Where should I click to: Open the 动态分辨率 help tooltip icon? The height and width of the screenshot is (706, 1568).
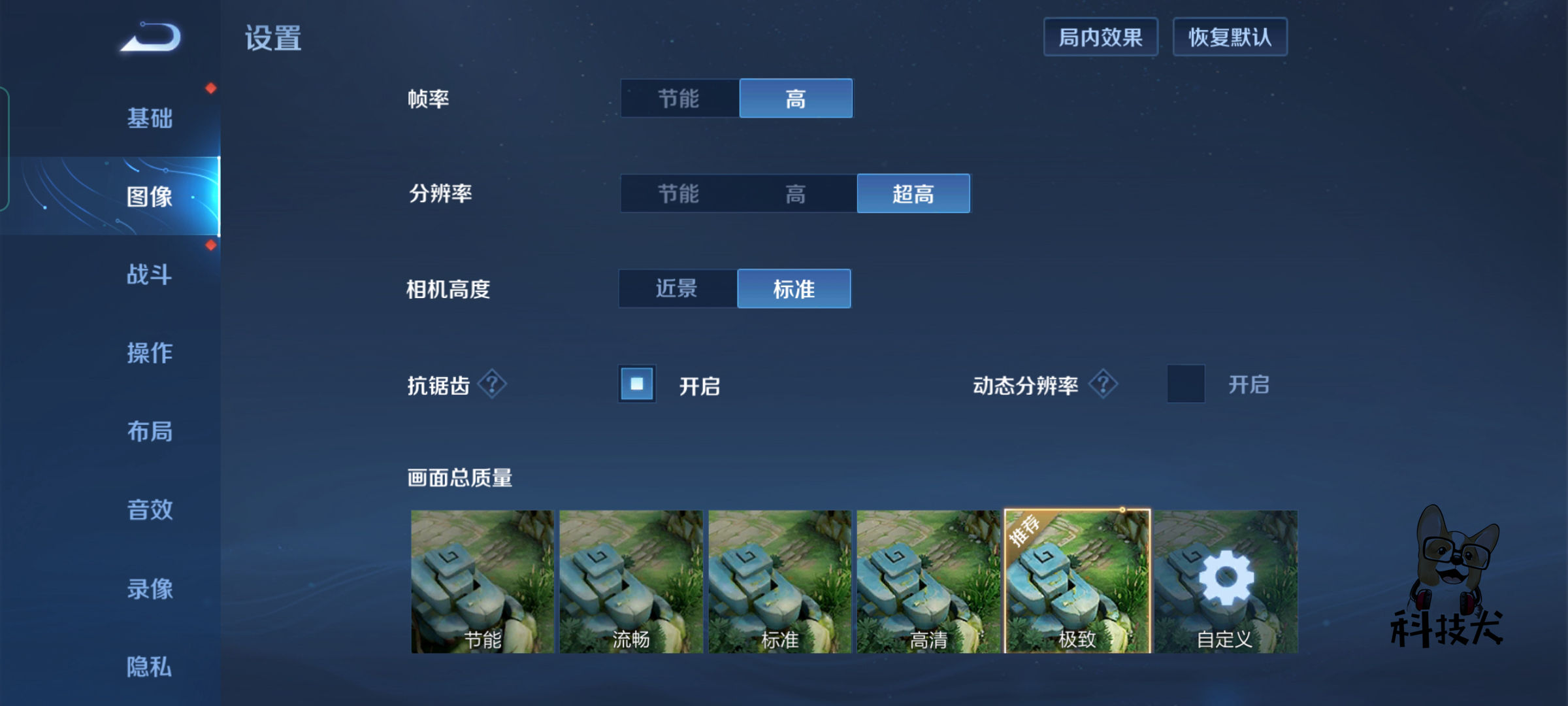pyautogui.click(x=1103, y=384)
